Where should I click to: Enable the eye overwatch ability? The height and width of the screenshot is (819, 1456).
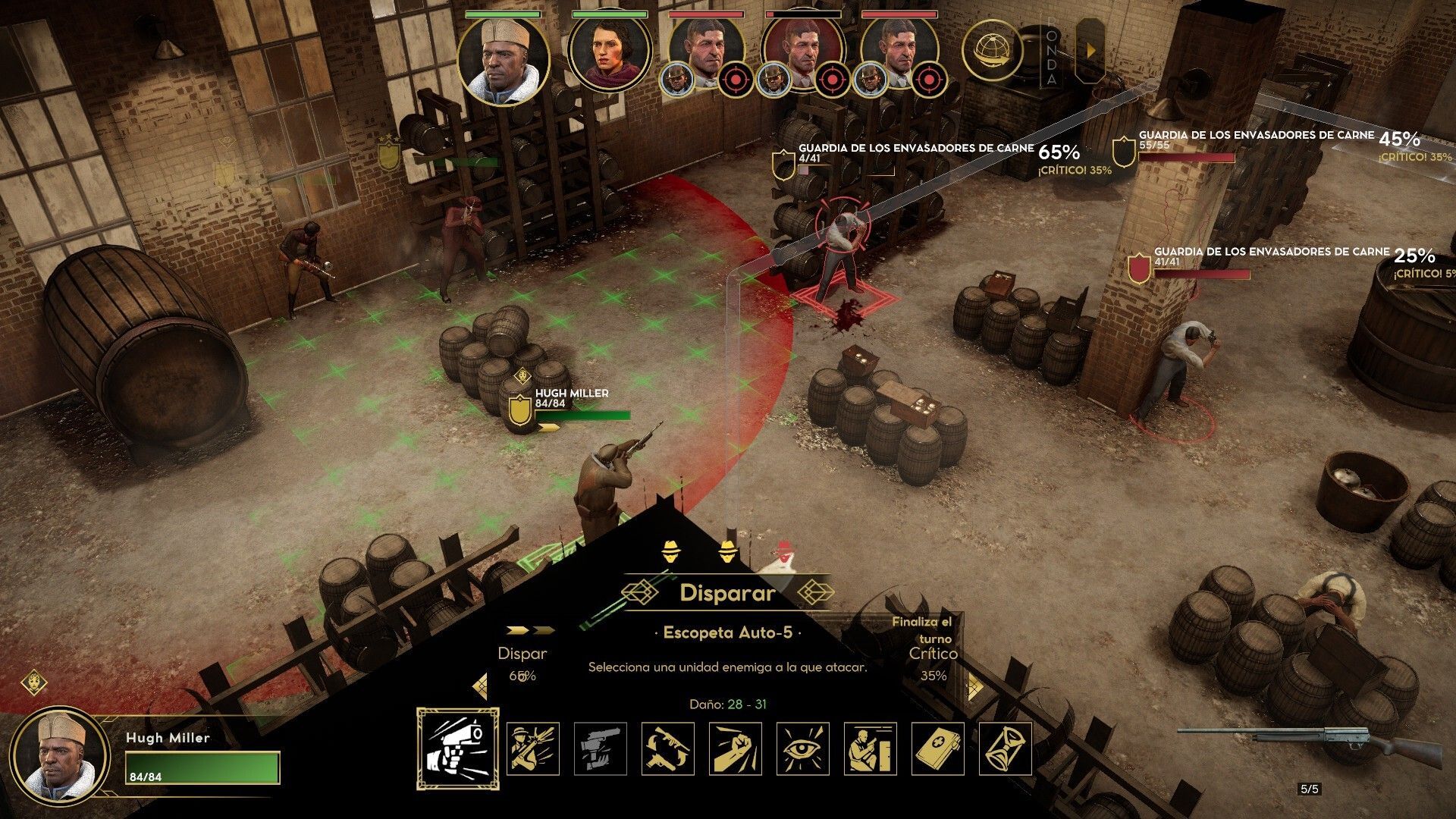(x=802, y=748)
